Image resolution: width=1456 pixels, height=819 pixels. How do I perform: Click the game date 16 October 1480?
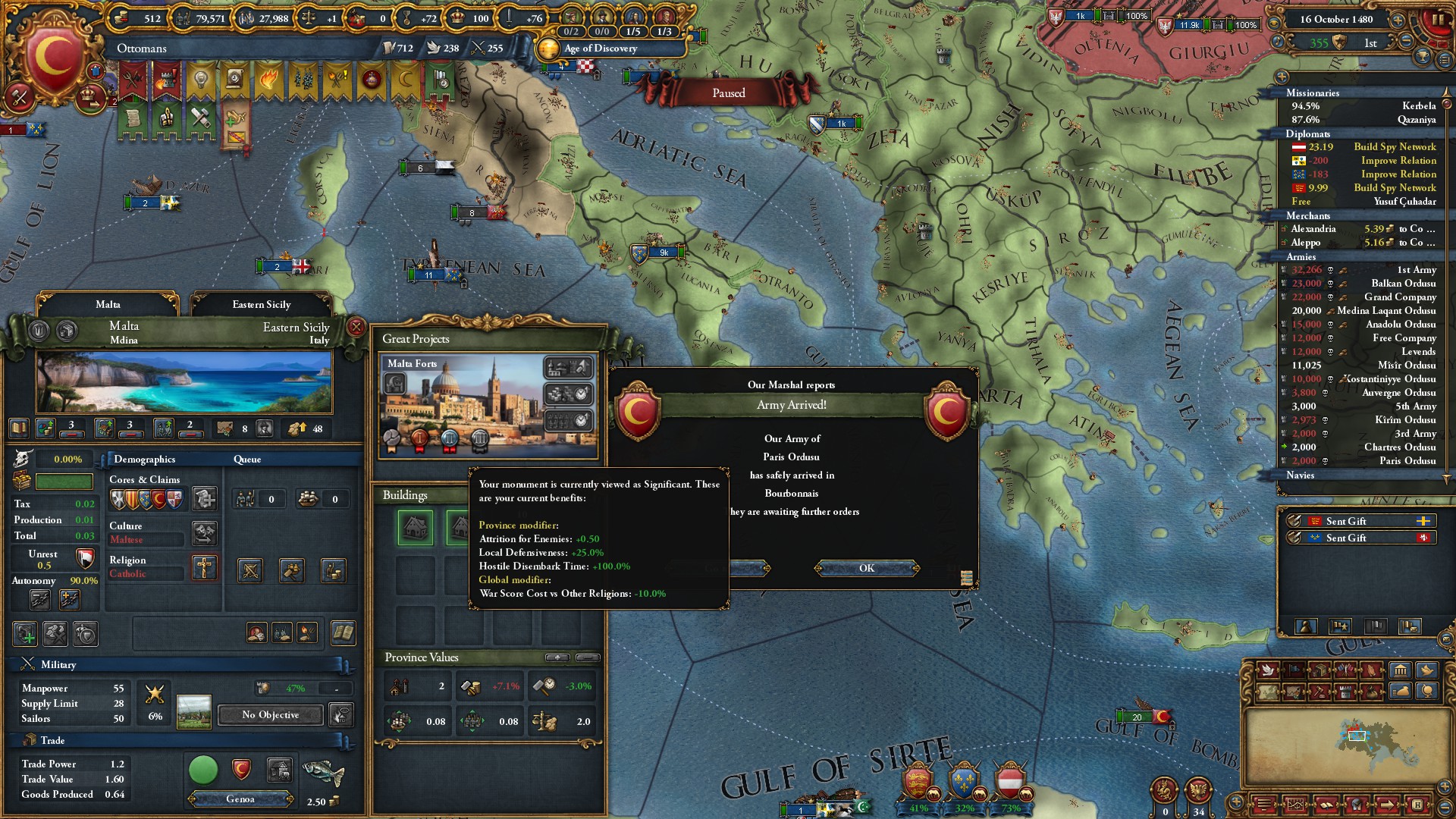click(1336, 20)
